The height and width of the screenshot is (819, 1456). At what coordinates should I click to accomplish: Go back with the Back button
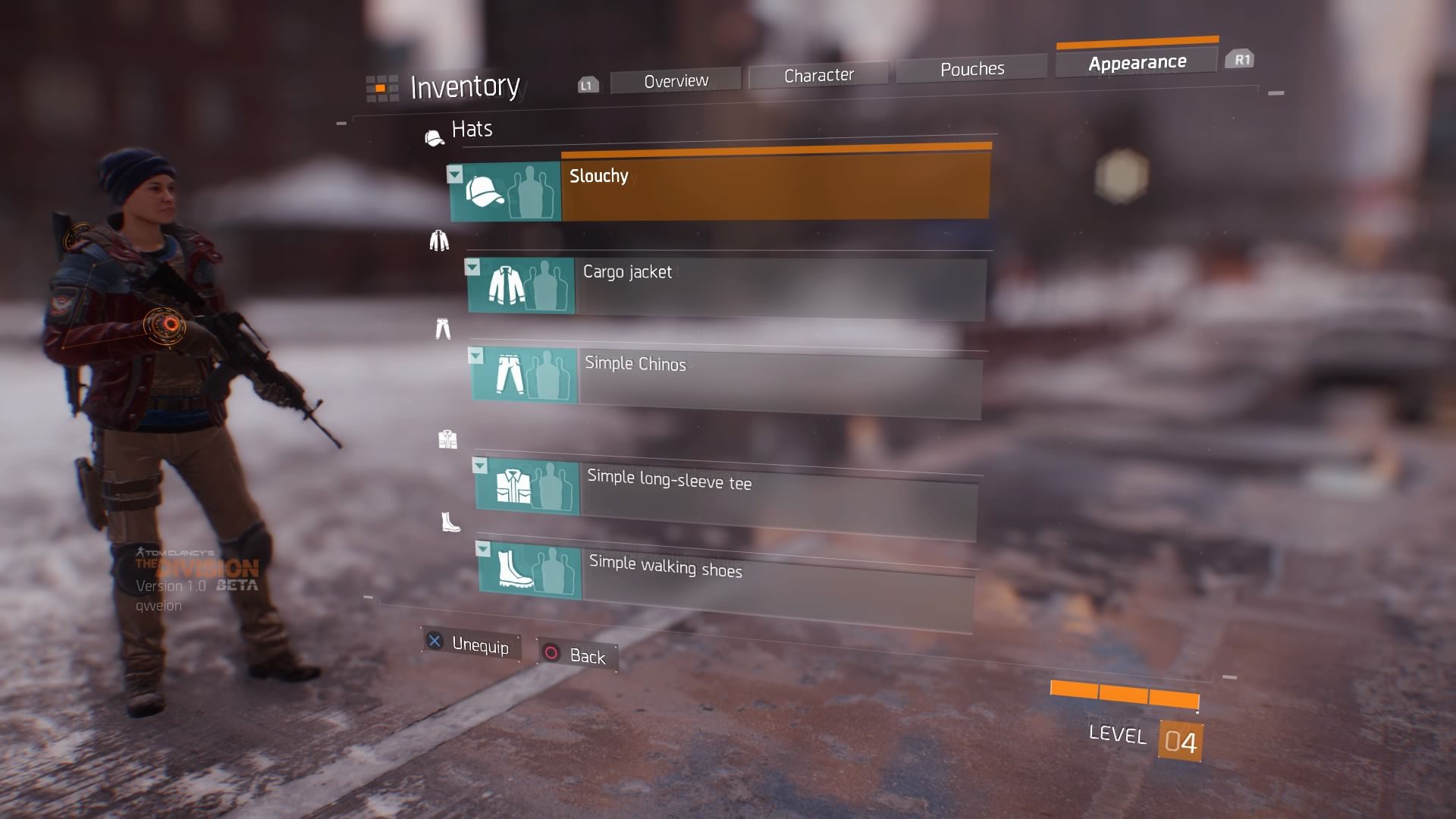click(578, 655)
